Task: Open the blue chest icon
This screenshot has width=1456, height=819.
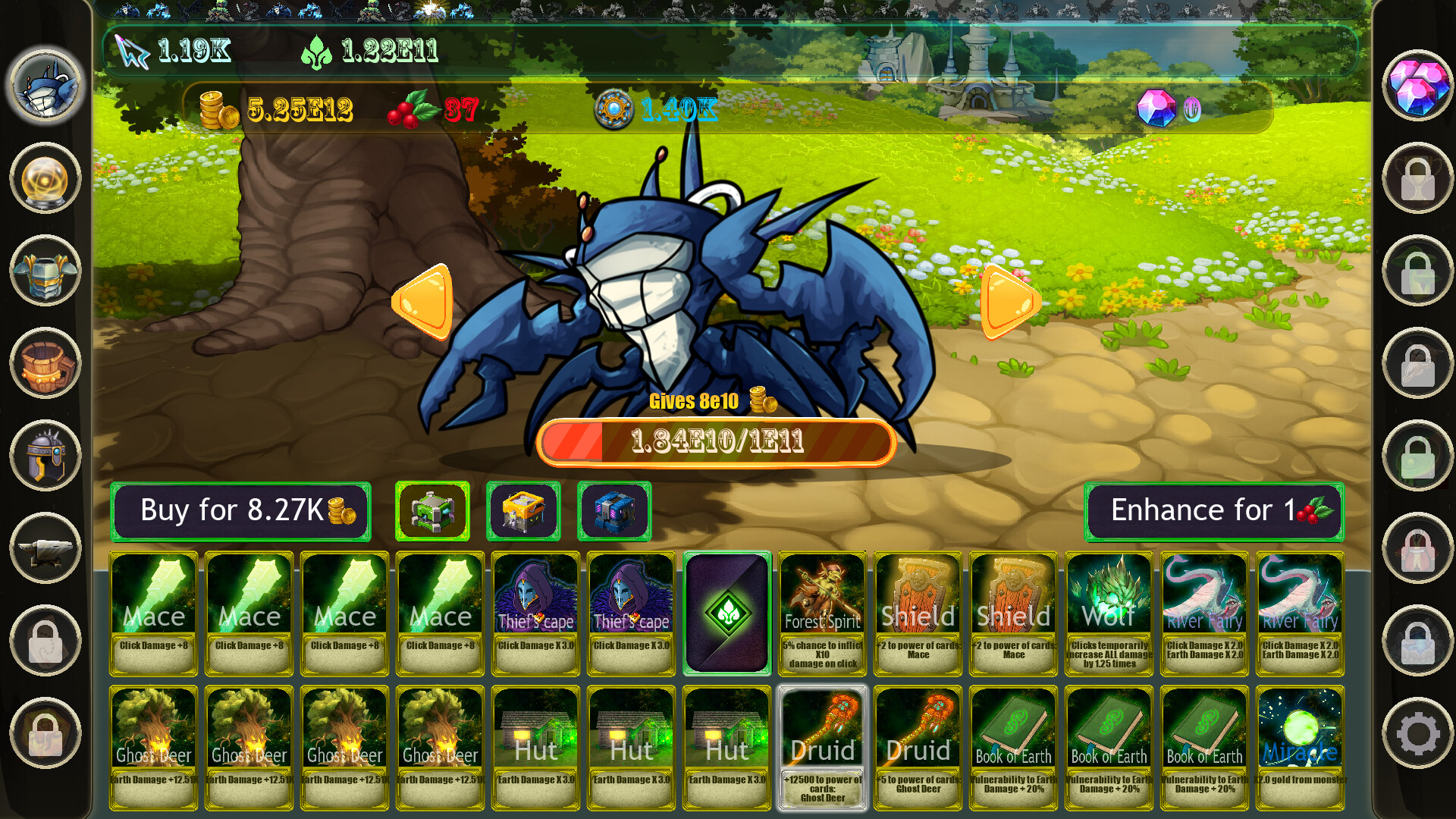Action: tap(614, 510)
